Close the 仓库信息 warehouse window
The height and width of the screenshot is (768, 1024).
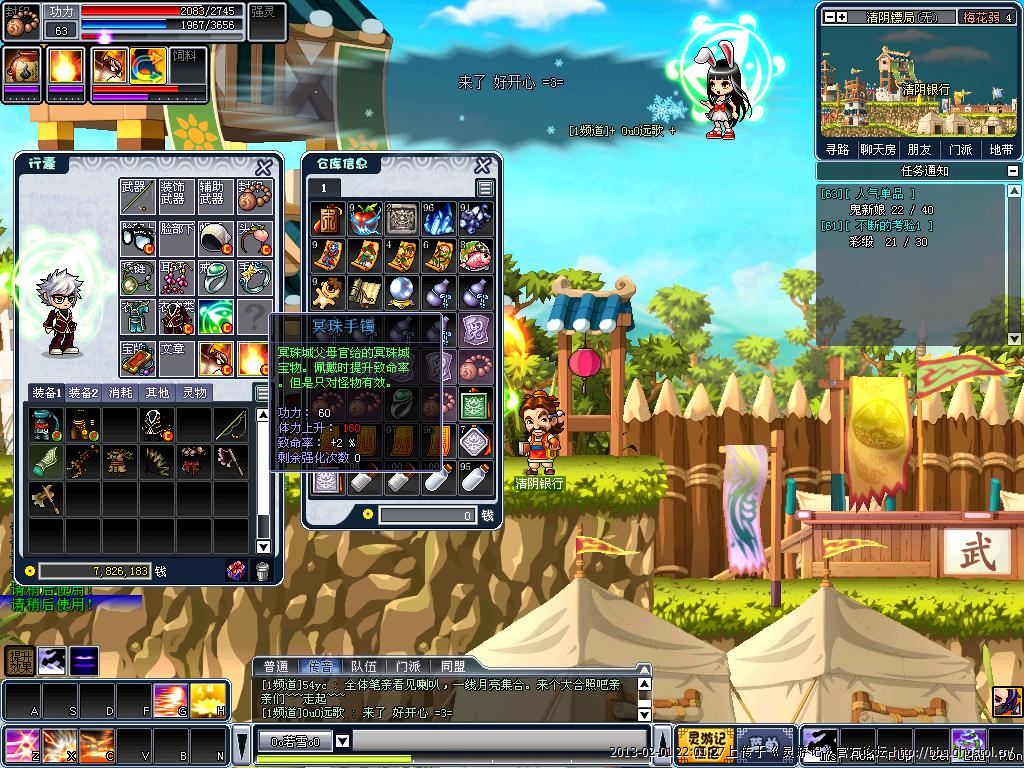pyautogui.click(x=482, y=166)
